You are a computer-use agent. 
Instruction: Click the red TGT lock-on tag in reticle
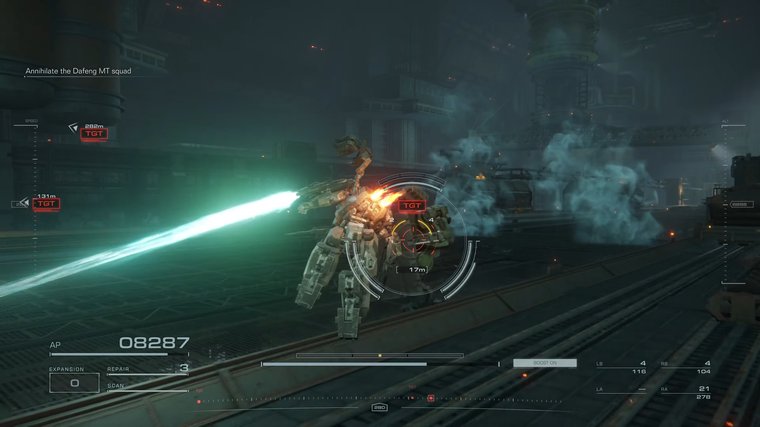[411, 206]
